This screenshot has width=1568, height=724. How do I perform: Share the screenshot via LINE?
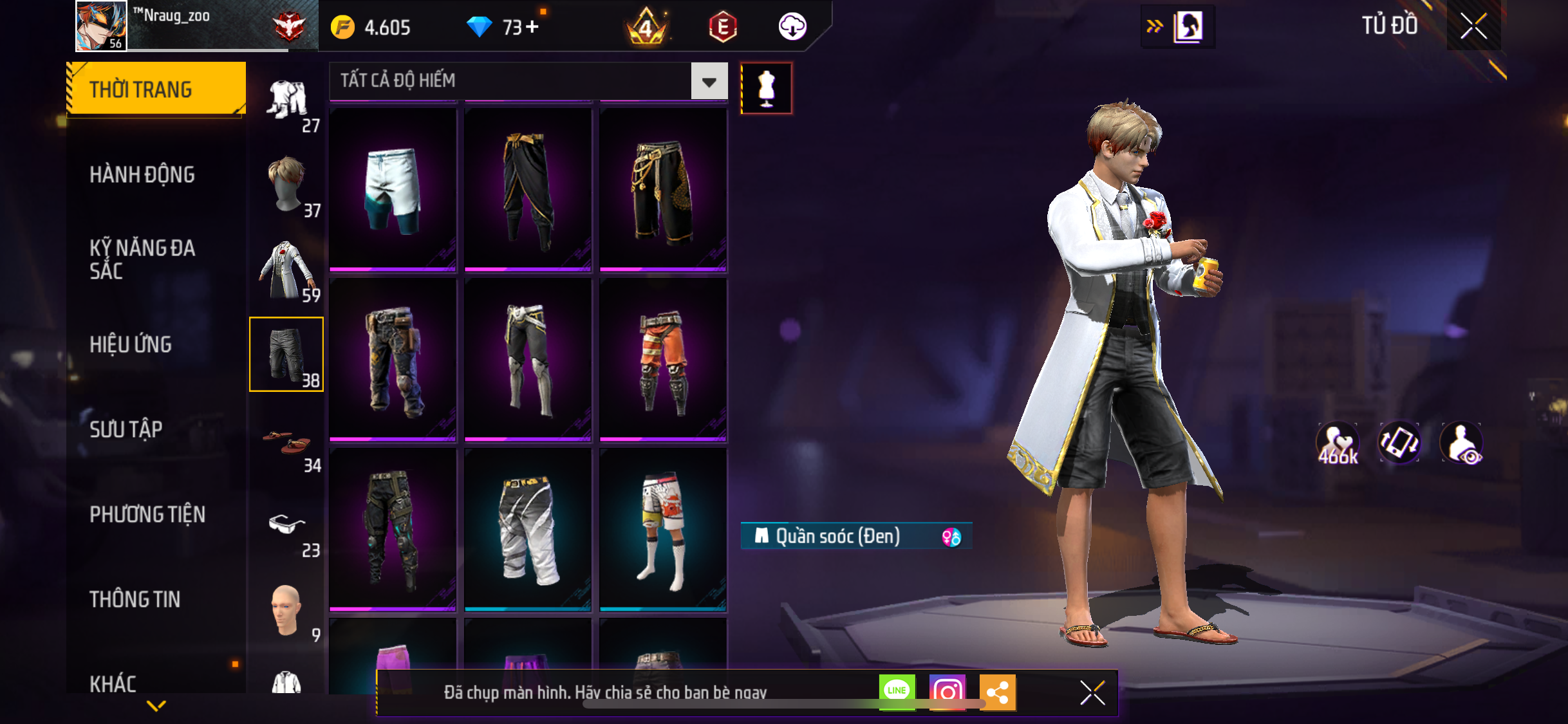[897, 692]
